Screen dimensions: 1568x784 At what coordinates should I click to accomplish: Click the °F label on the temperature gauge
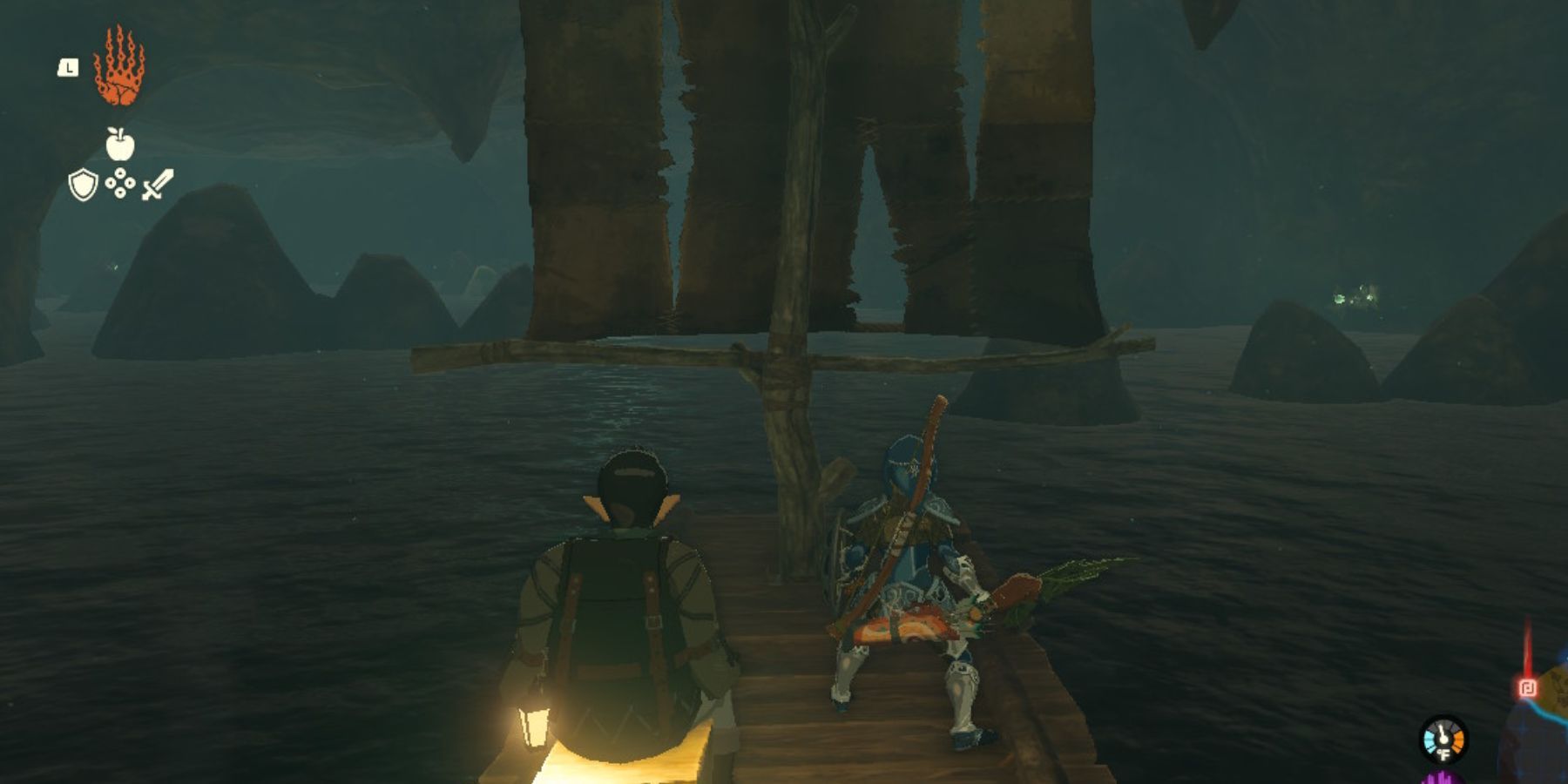tap(1443, 754)
